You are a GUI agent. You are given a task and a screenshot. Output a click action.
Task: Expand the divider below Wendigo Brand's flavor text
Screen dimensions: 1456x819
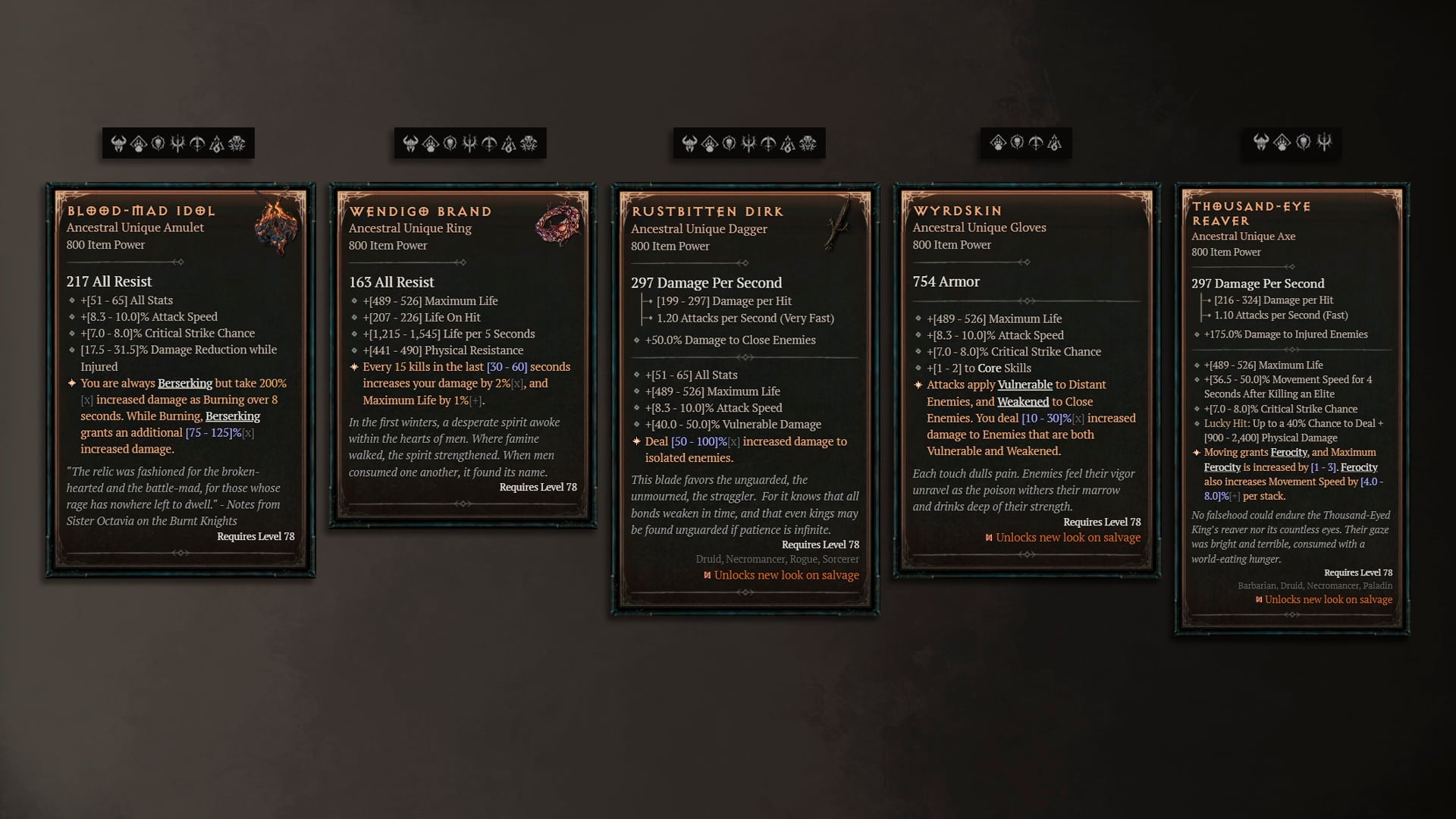462,503
